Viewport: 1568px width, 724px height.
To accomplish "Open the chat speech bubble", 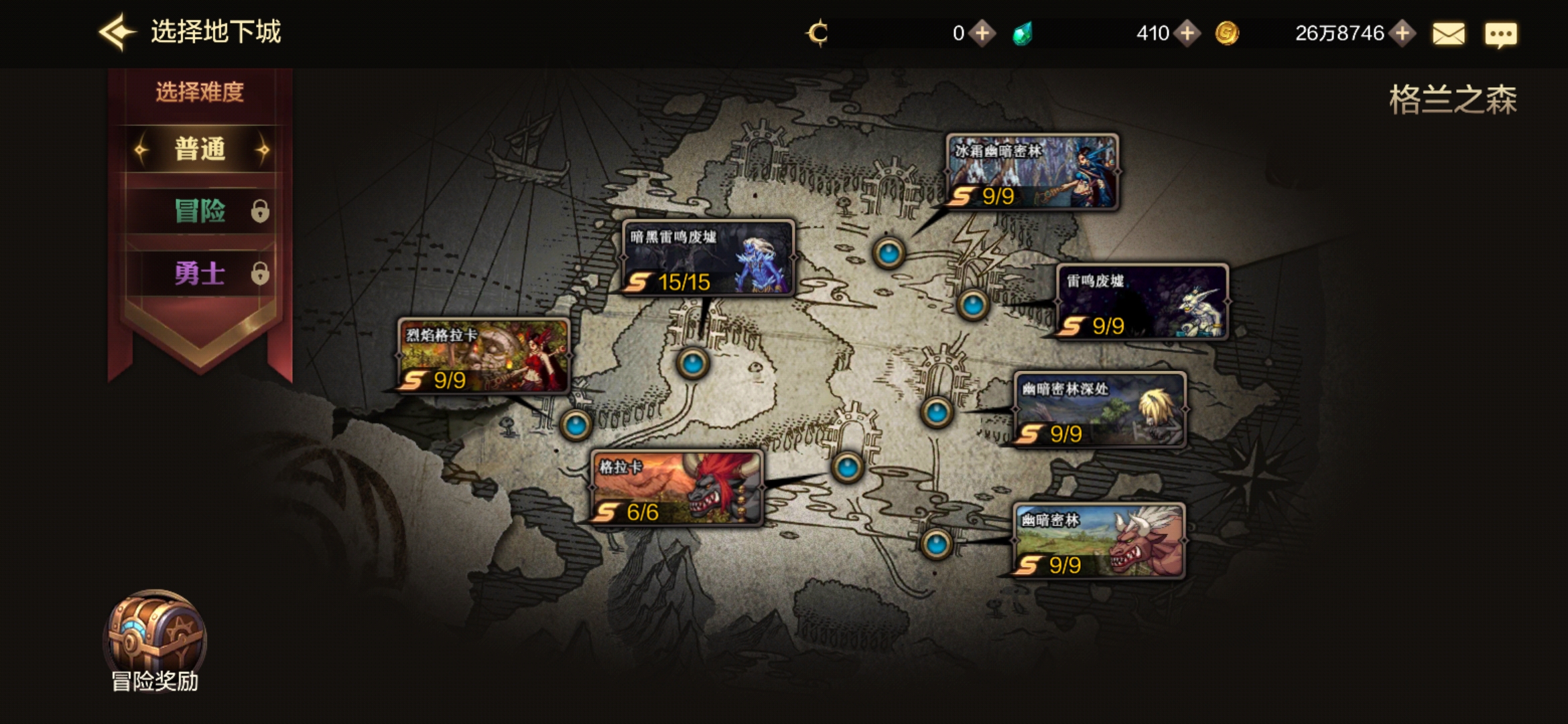I will [x=1500, y=34].
